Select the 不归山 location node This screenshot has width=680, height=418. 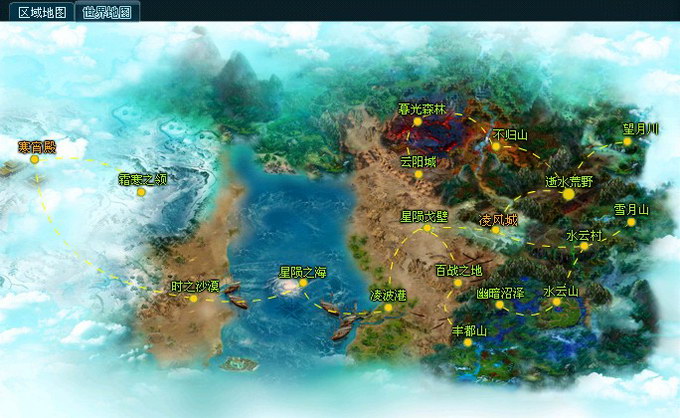pyautogui.click(x=495, y=146)
